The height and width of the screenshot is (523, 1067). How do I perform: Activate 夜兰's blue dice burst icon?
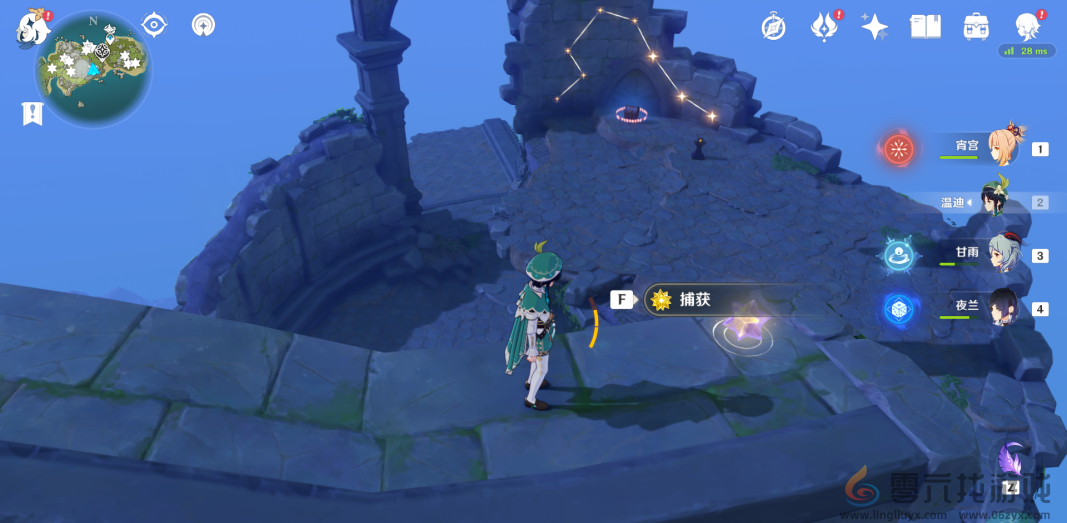click(x=898, y=309)
